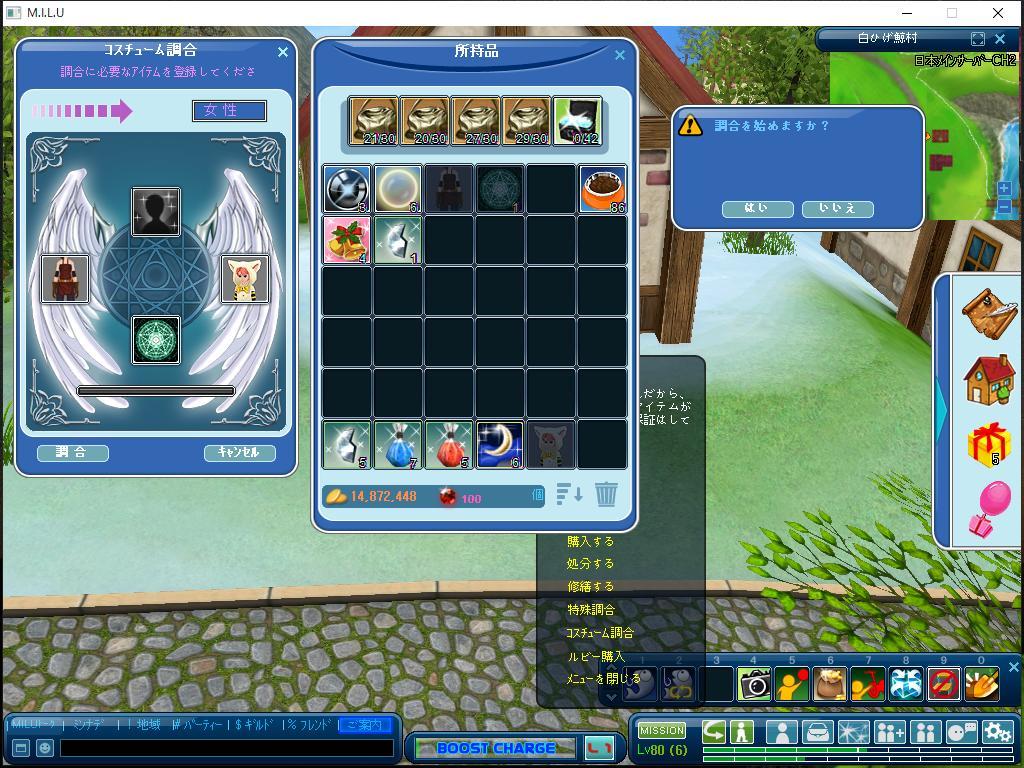Choose 特殊調合 from the shop menu
This screenshot has width=1024, height=768.
pos(590,610)
